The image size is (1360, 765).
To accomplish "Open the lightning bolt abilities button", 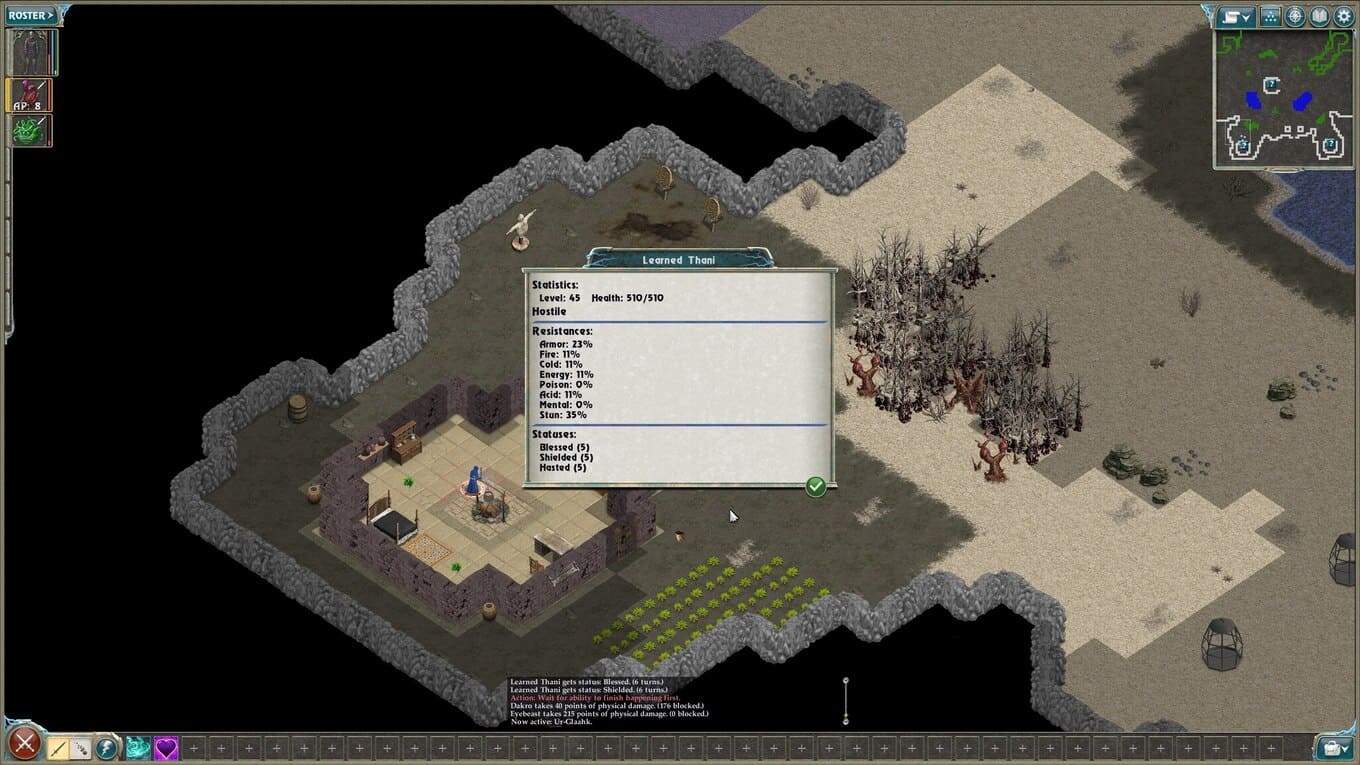I will (106, 747).
